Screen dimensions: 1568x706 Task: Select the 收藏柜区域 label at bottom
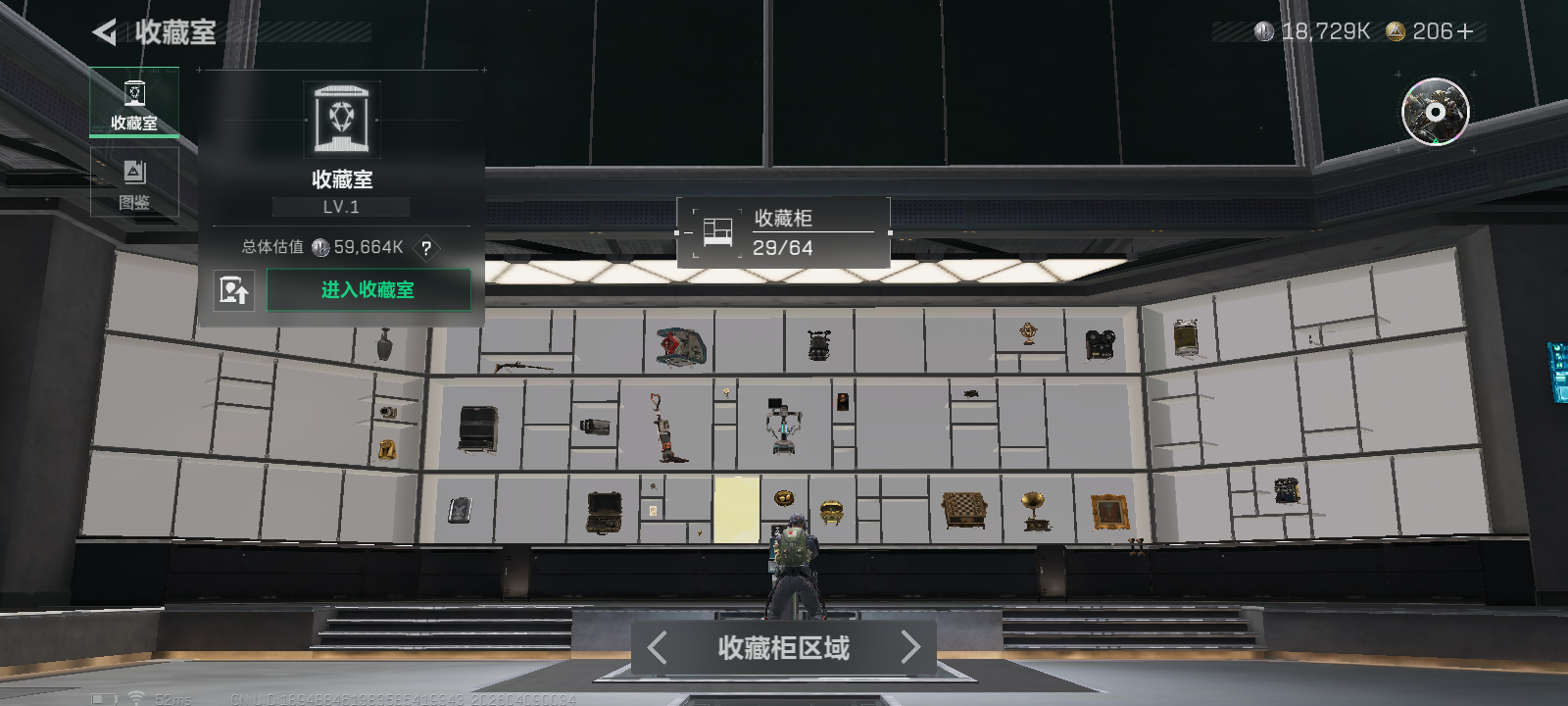782,648
